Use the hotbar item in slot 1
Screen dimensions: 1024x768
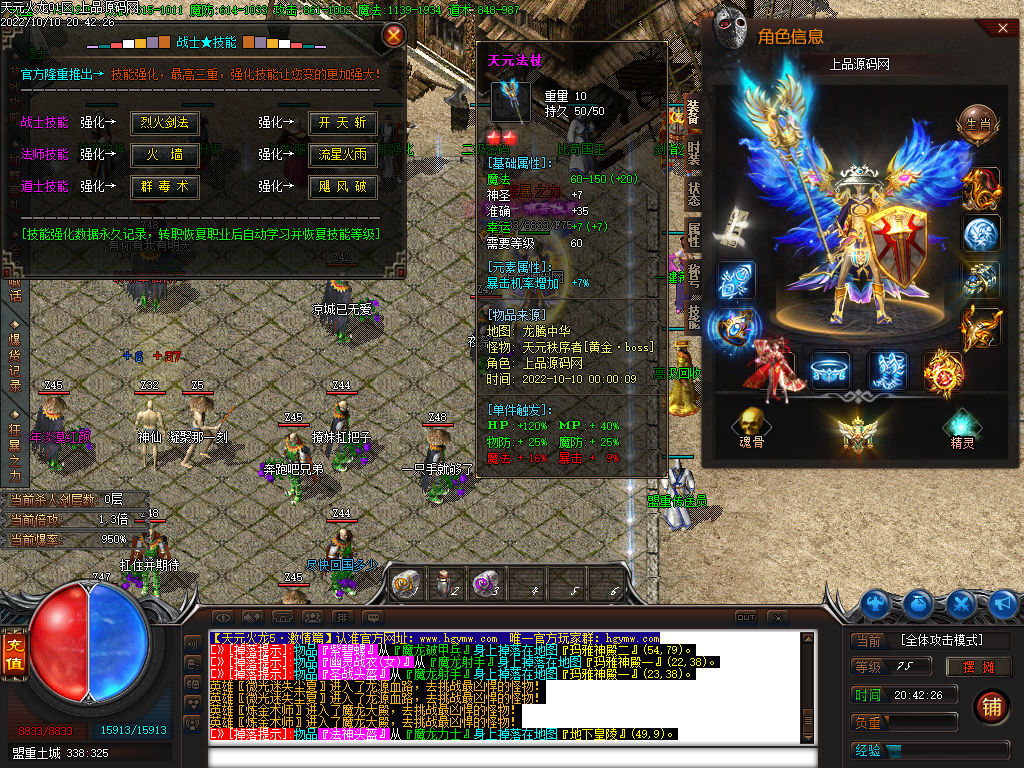406,584
